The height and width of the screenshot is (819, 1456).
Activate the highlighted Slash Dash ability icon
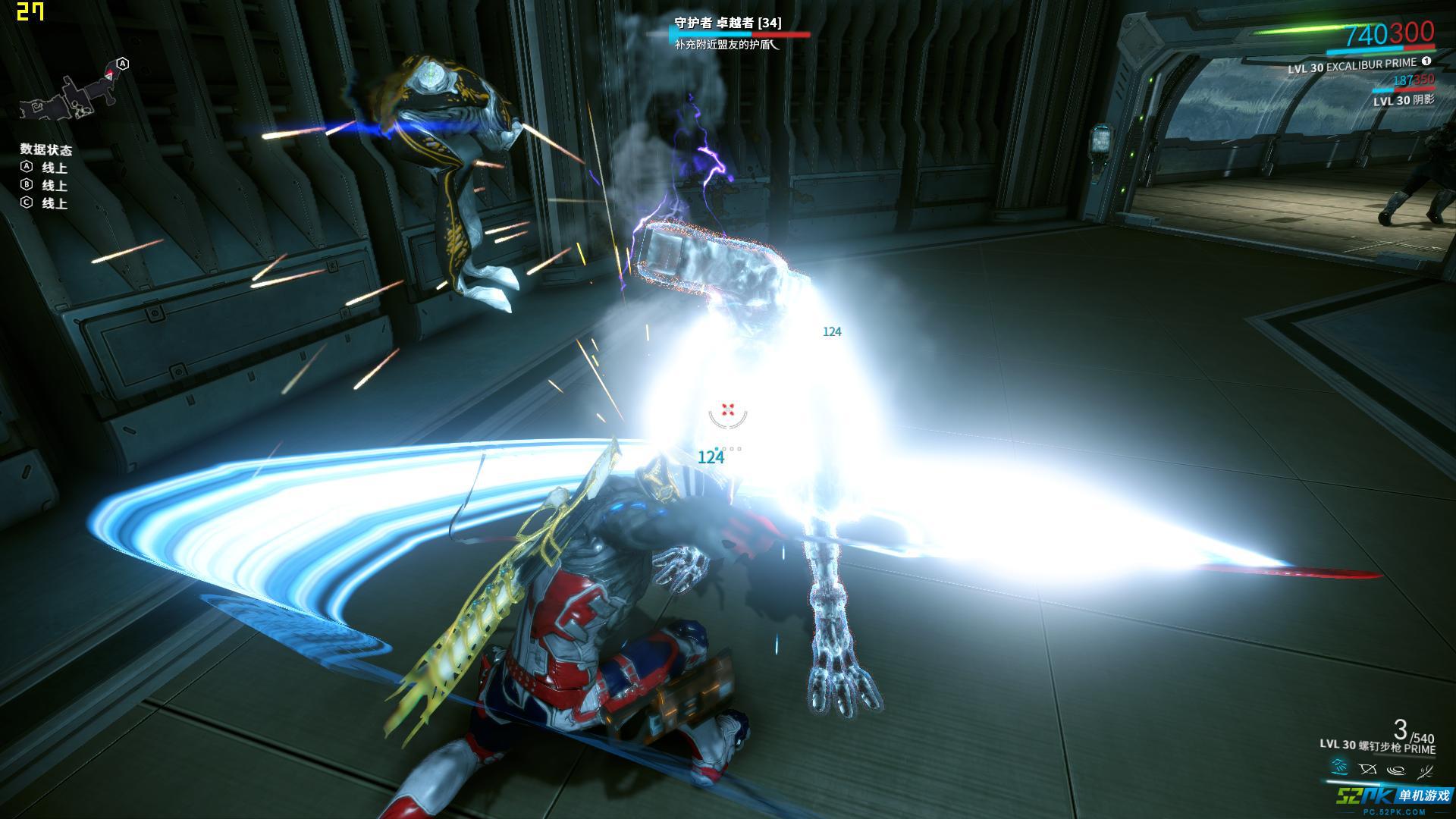1341,769
